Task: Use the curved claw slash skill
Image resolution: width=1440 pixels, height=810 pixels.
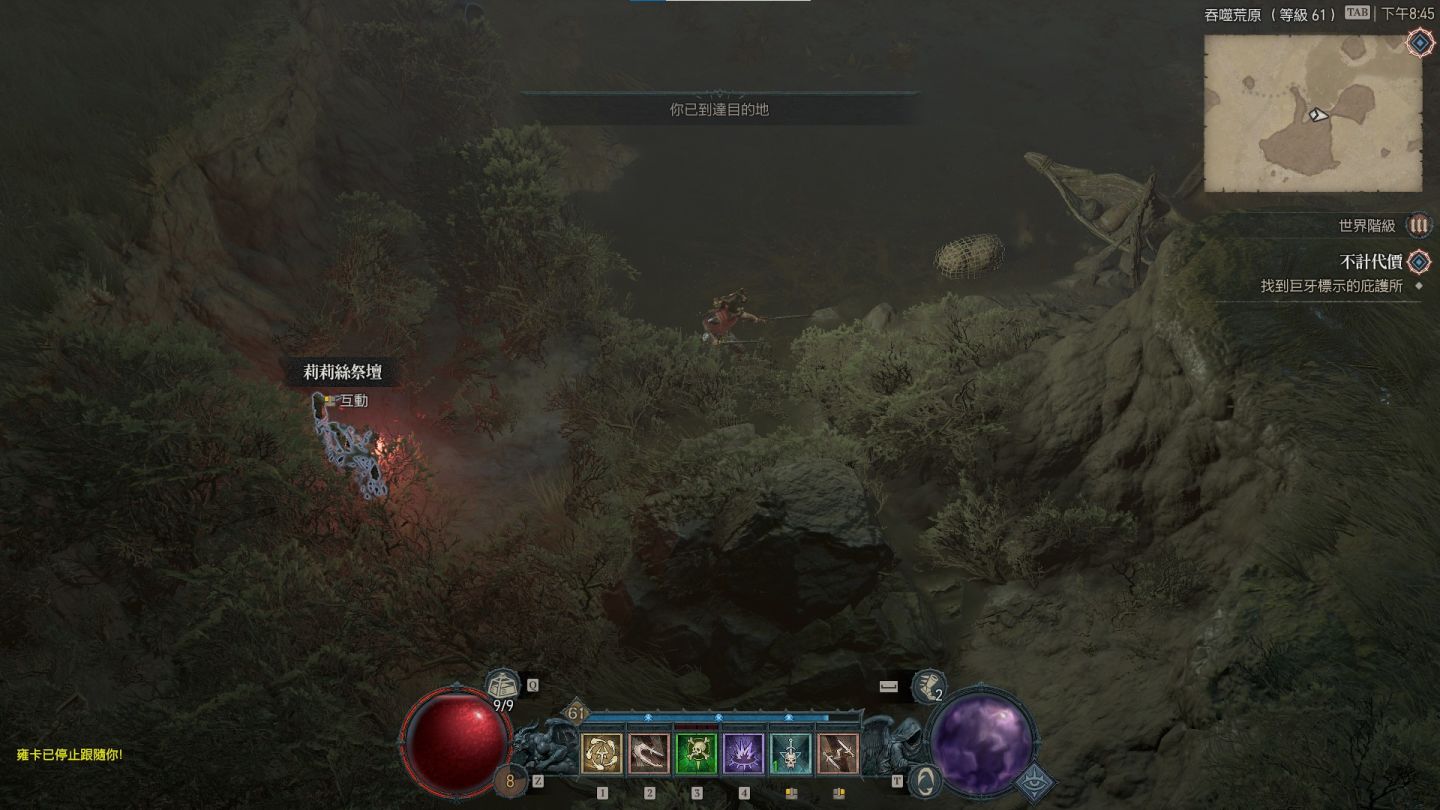Action: tap(648, 754)
